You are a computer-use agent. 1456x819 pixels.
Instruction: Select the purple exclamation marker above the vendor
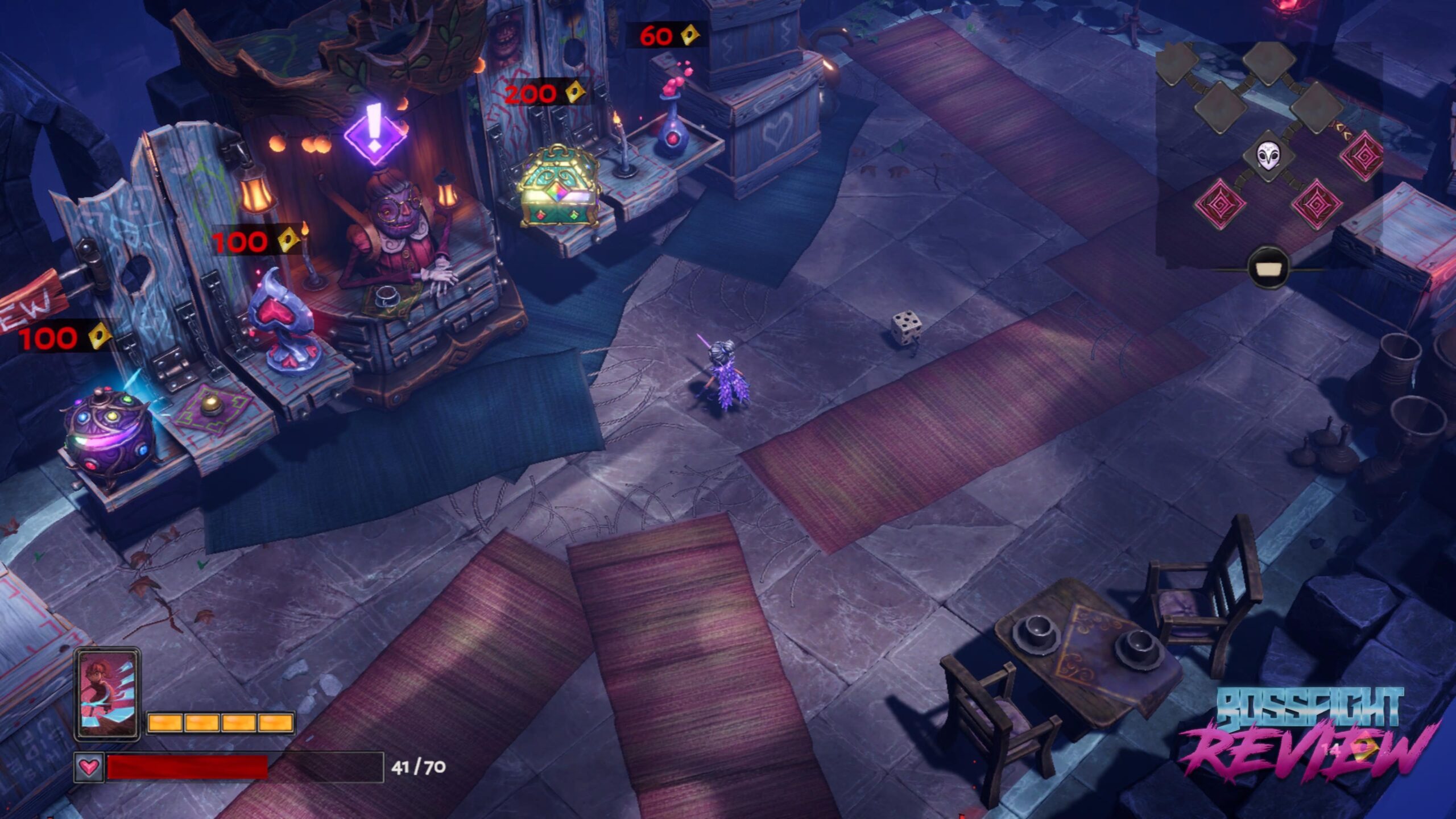pyautogui.click(x=375, y=131)
